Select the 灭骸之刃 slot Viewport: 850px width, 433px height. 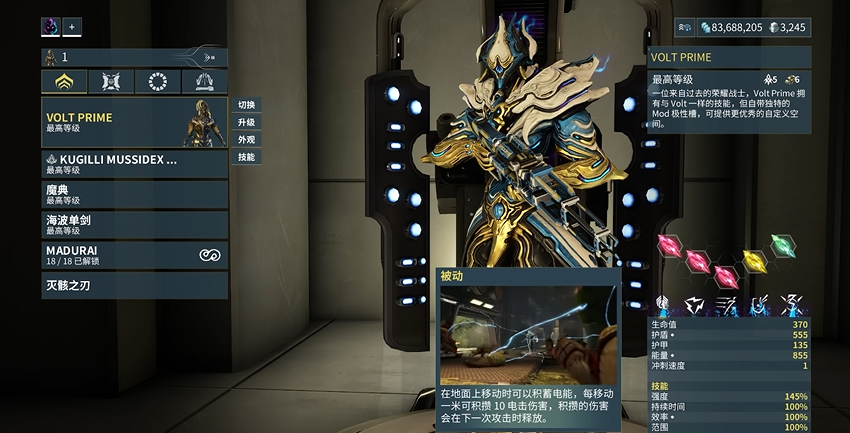coord(134,285)
